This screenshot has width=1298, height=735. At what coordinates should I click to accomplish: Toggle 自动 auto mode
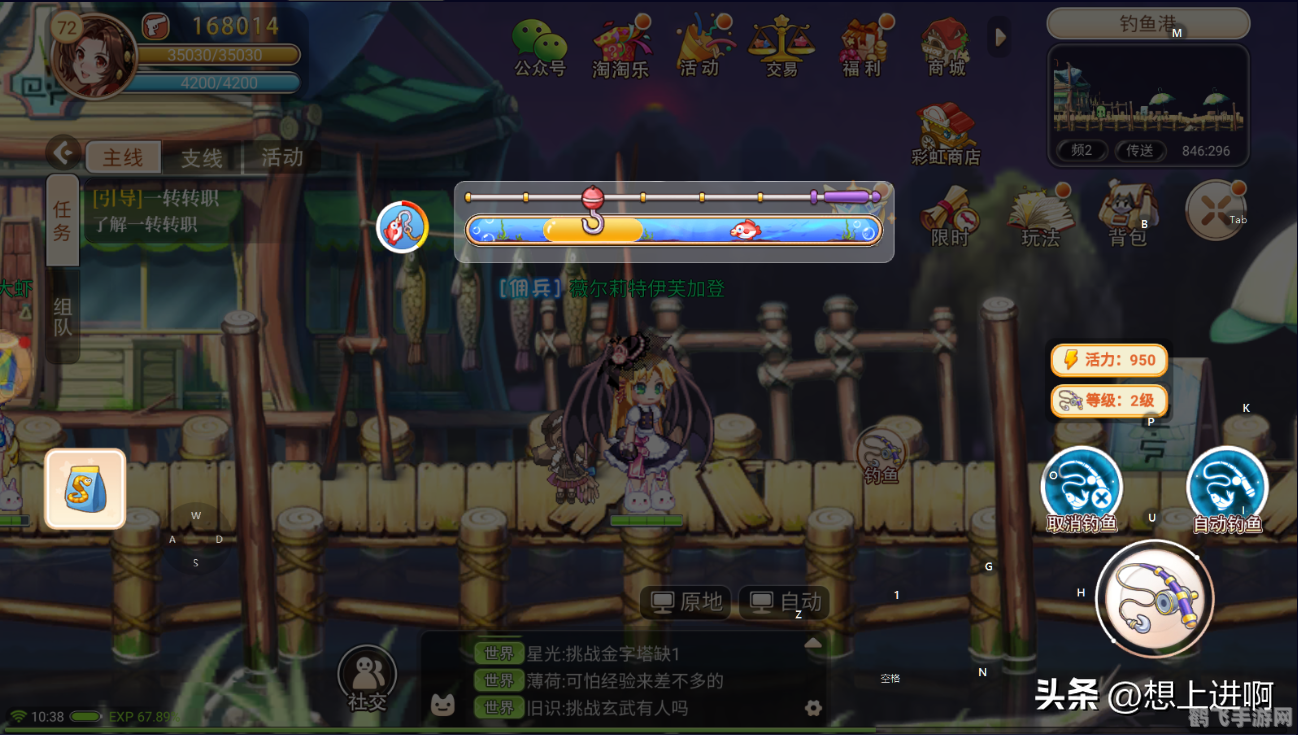784,603
